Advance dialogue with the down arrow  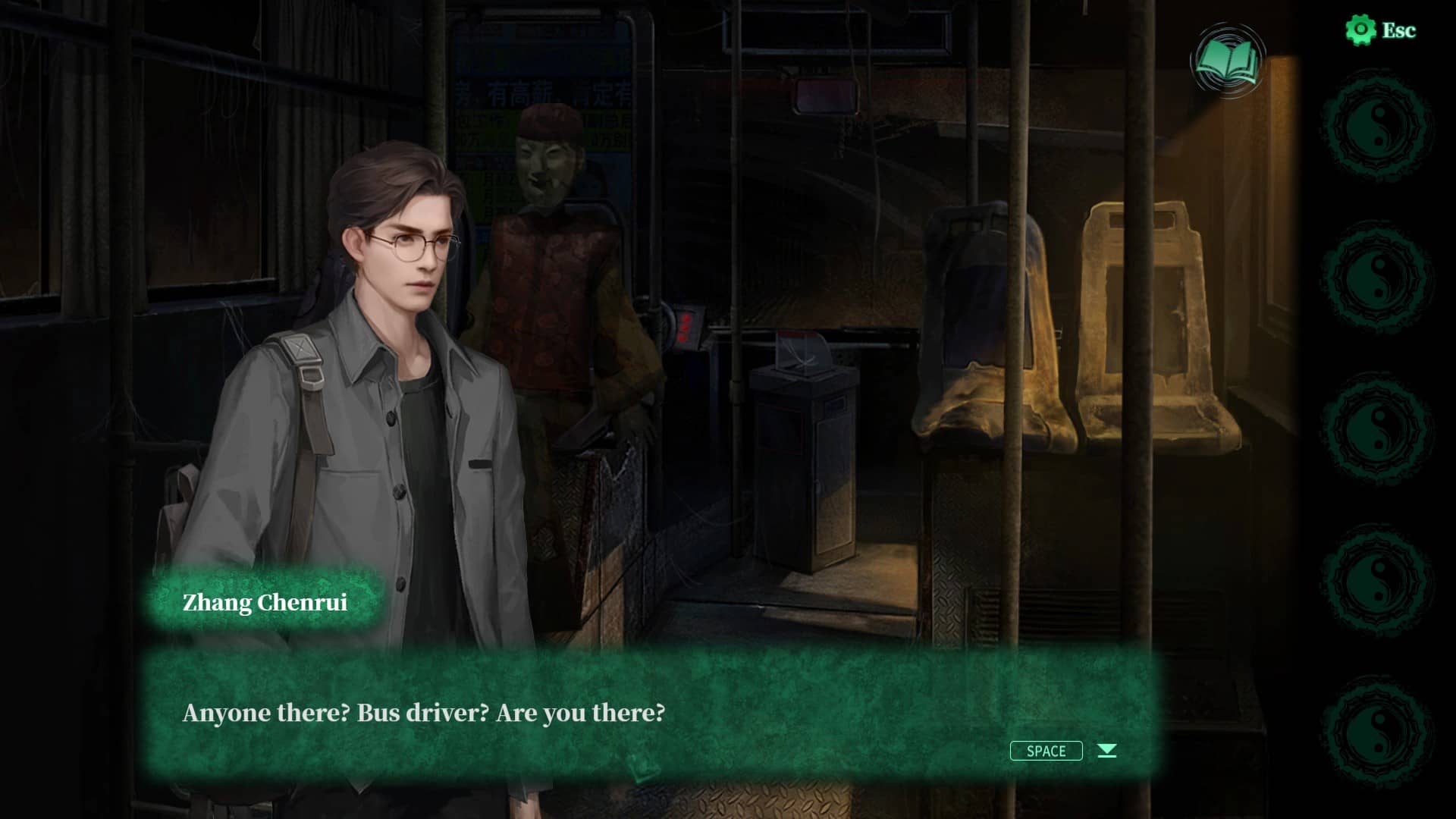pyautogui.click(x=1107, y=751)
